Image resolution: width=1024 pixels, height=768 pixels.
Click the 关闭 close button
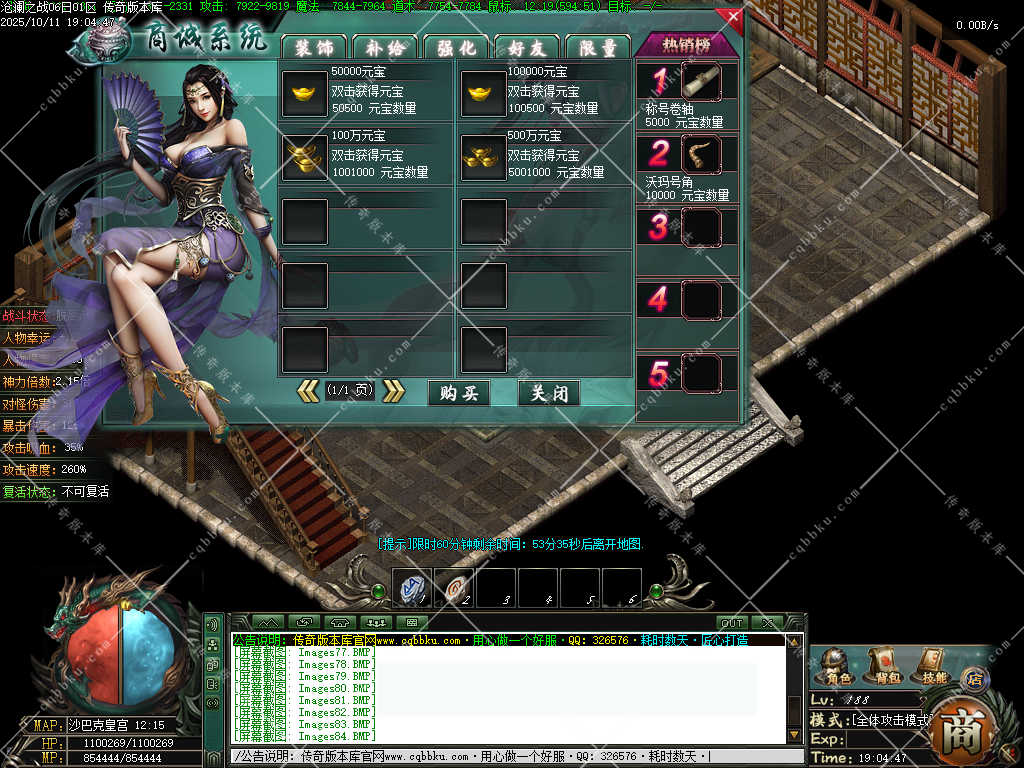[549, 393]
